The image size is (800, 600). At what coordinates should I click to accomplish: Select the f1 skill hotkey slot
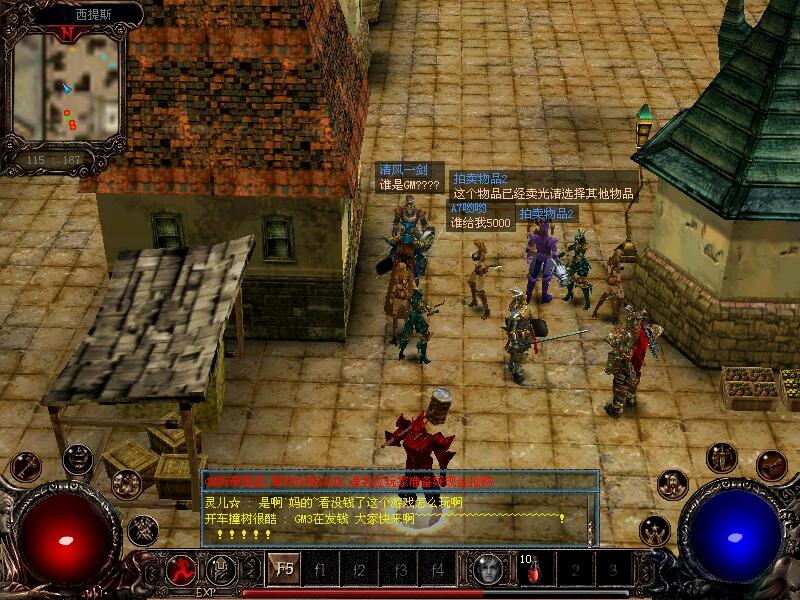pos(322,570)
